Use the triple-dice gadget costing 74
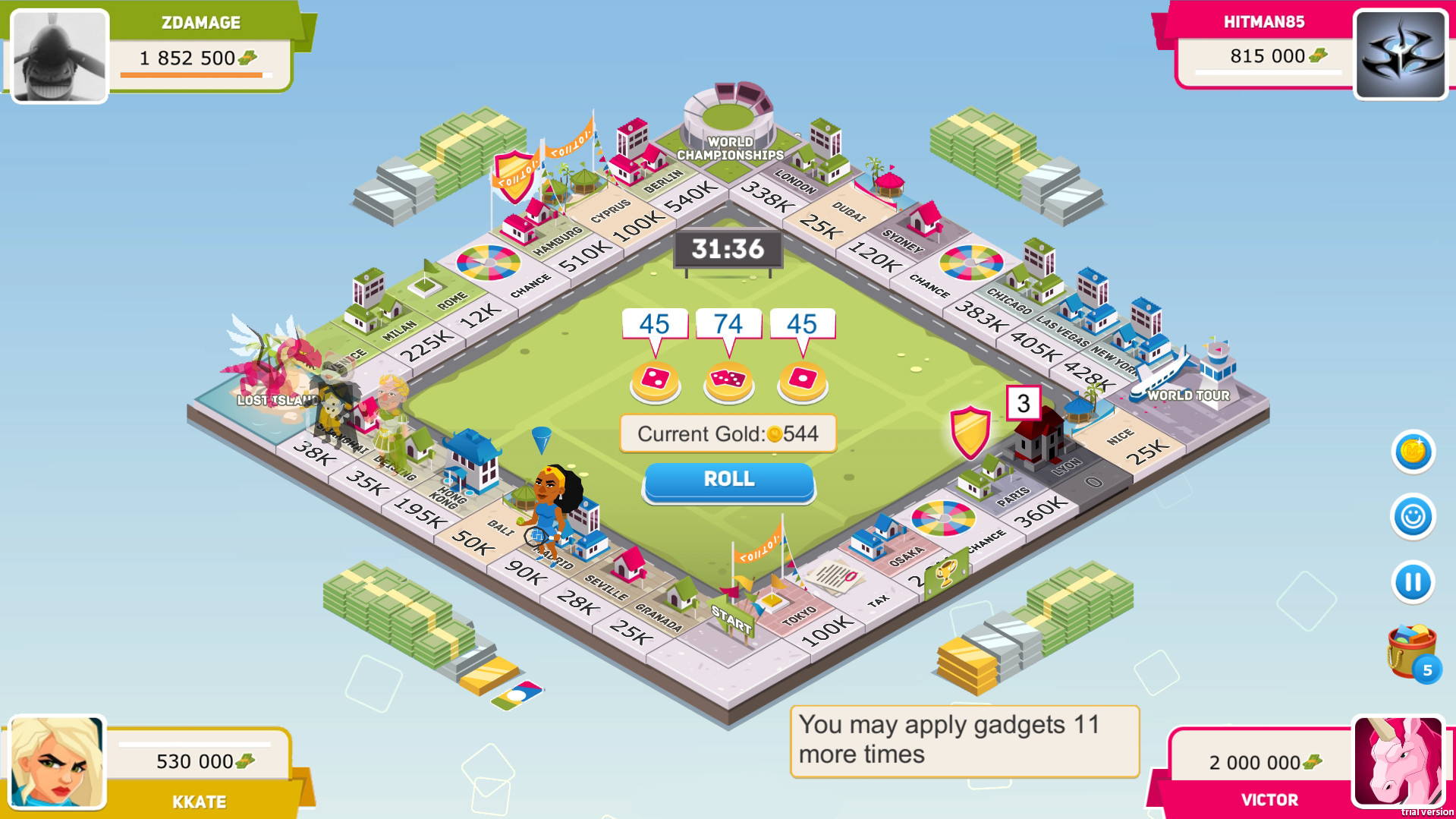 [728, 381]
